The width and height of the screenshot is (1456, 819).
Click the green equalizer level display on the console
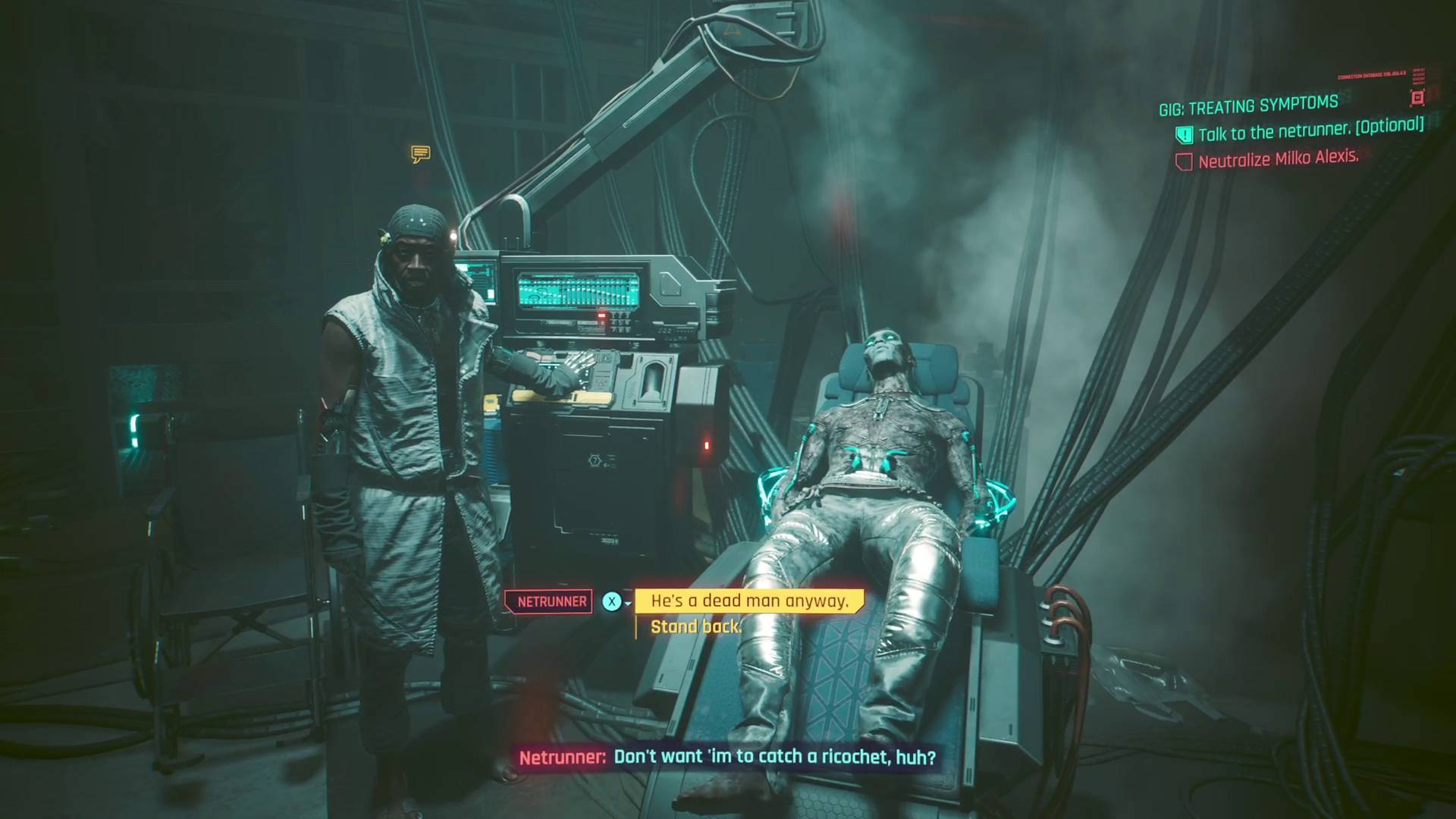click(577, 290)
